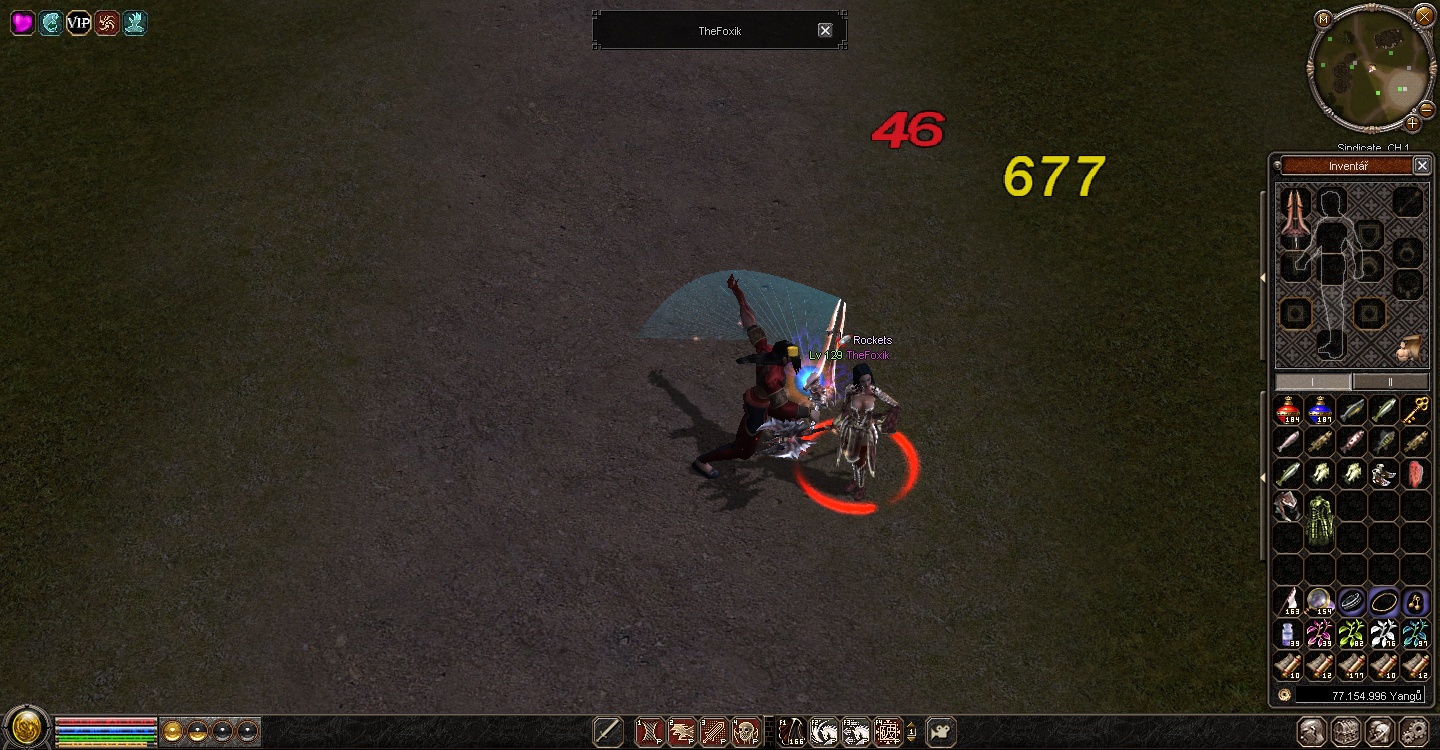Close the Inventář window
The image size is (1440, 750).
[1422, 165]
